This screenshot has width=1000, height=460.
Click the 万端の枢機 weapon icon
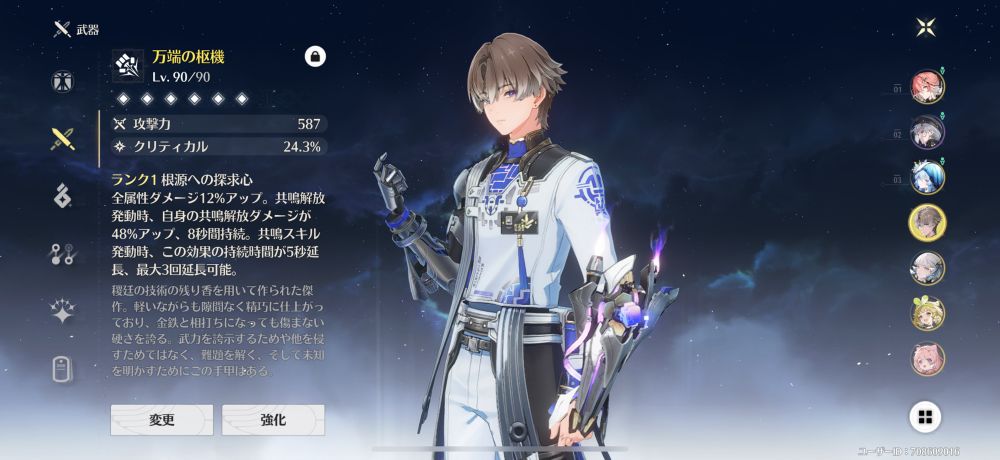(129, 66)
